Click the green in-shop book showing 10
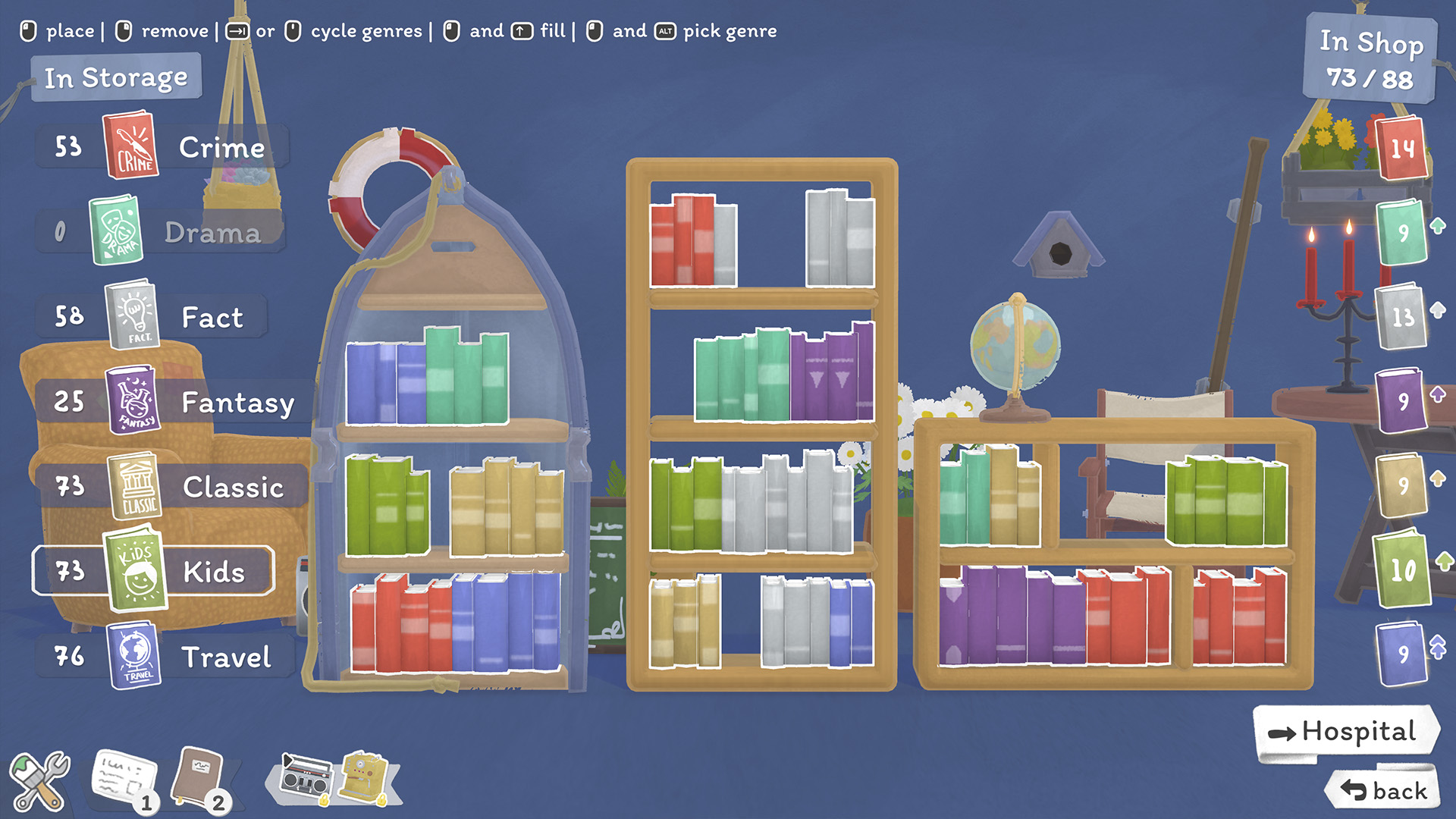 tap(1401, 570)
